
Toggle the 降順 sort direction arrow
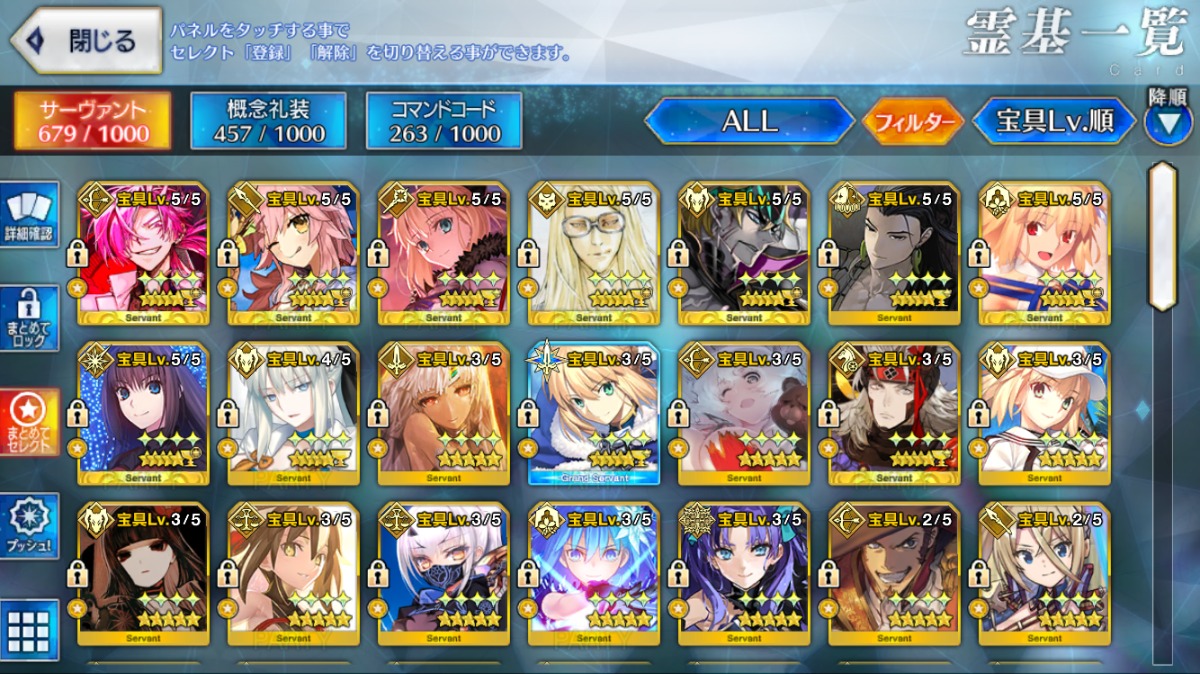(x=1167, y=122)
